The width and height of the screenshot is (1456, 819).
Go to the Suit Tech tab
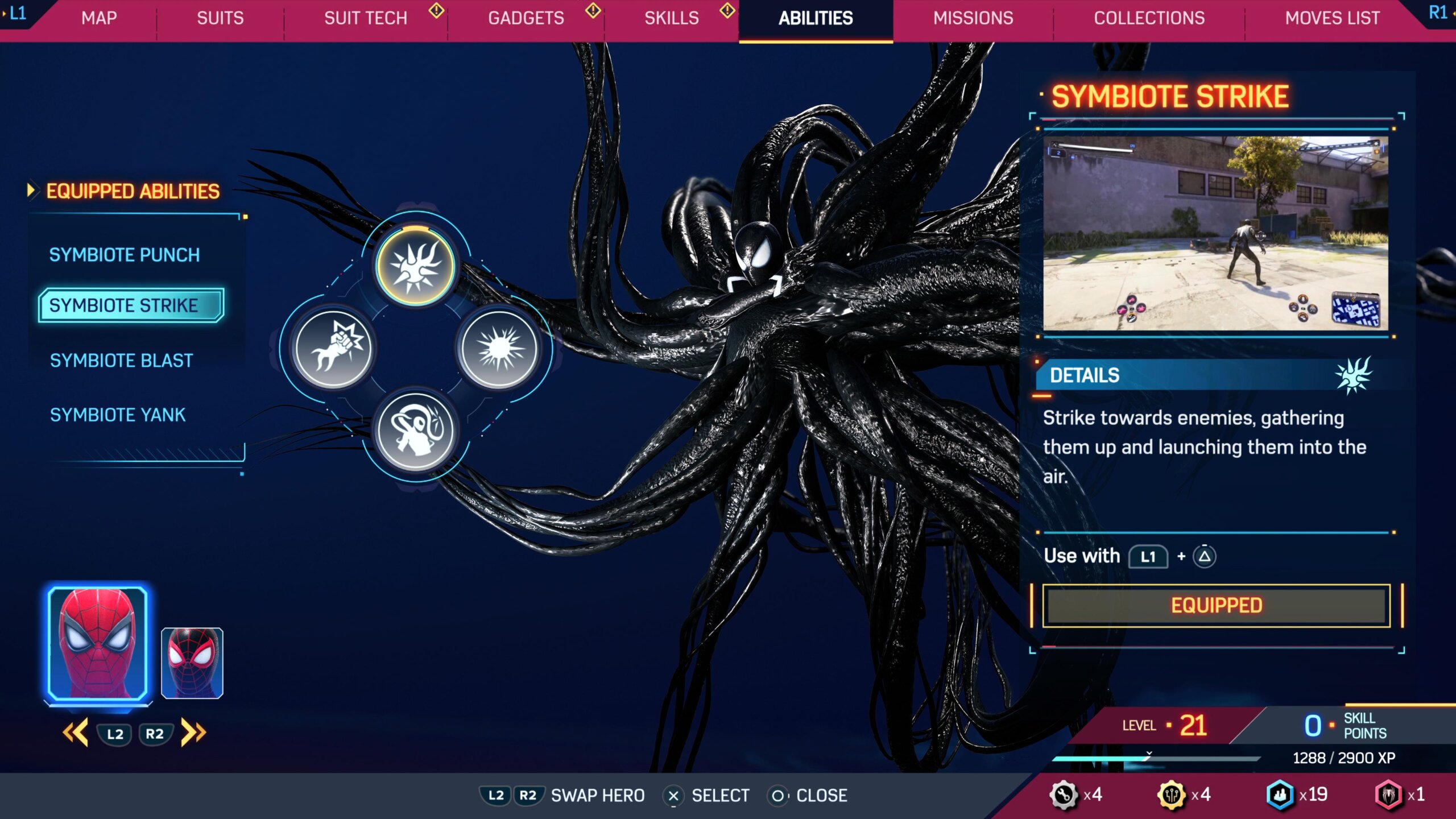pos(366,18)
